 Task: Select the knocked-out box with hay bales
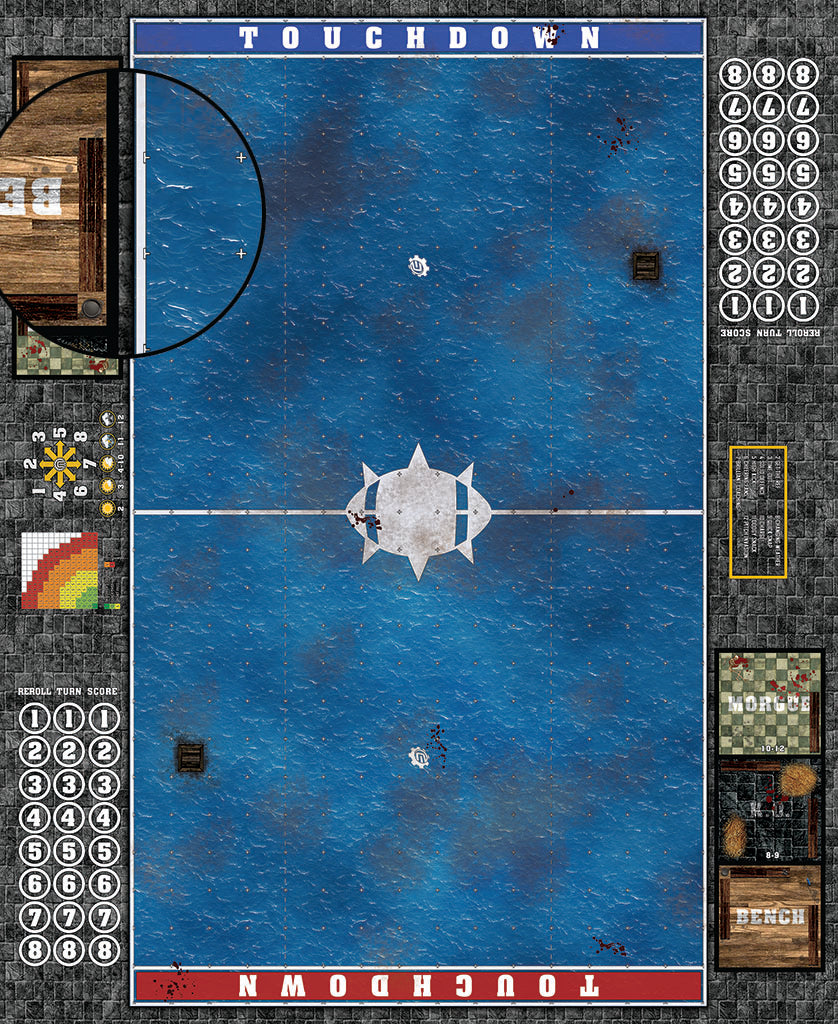769,811
